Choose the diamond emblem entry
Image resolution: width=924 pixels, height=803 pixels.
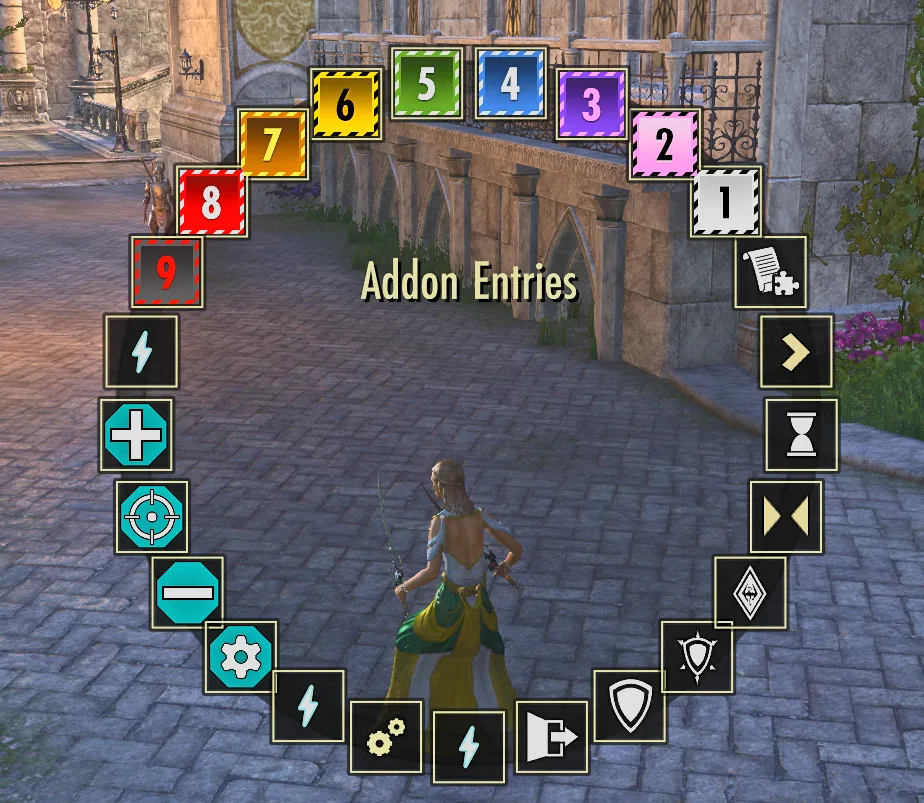pyautogui.click(x=750, y=593)
